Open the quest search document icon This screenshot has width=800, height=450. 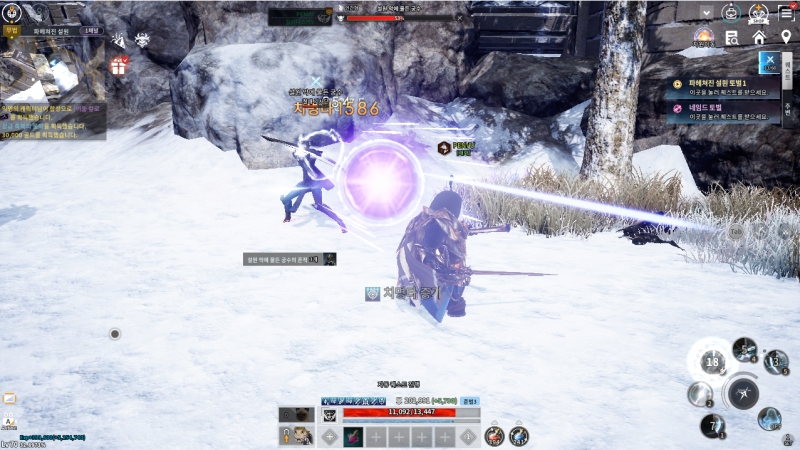[x=733, y=38]
